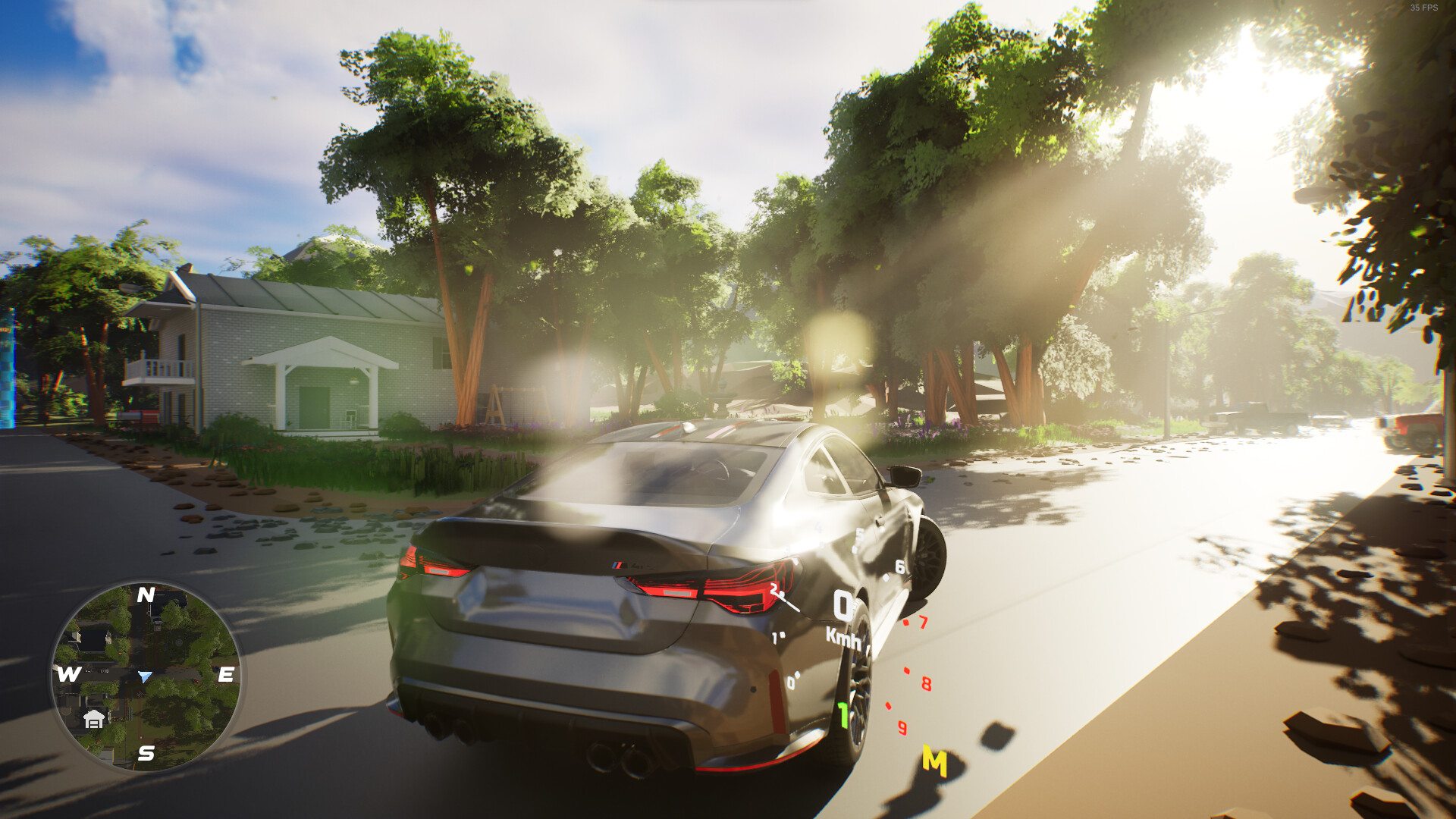
Task: Click the red number 7 on the tachometer
Action: coord(923,623)
